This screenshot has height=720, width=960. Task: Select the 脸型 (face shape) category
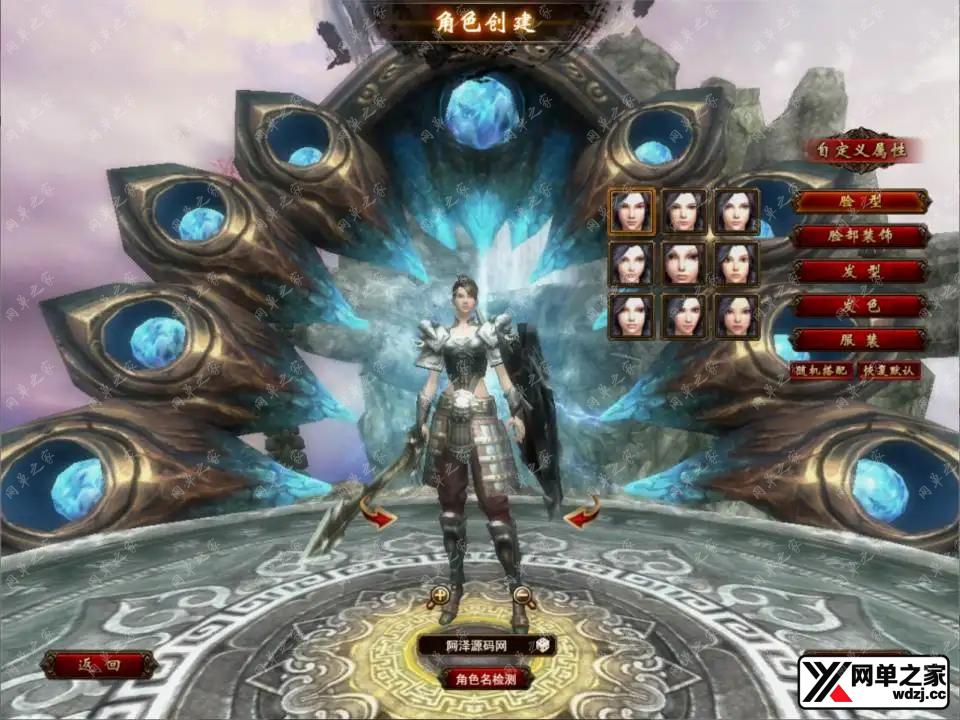coord(860,201)
